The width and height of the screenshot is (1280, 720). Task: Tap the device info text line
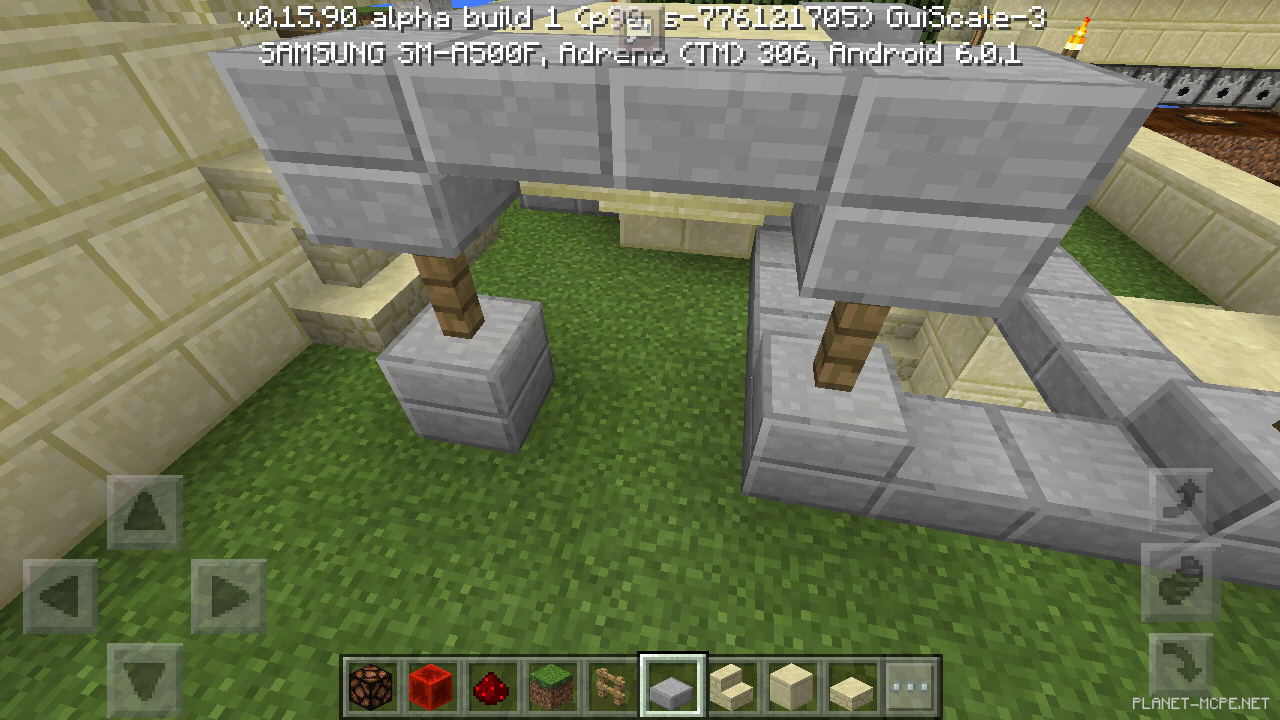(640, 57)
